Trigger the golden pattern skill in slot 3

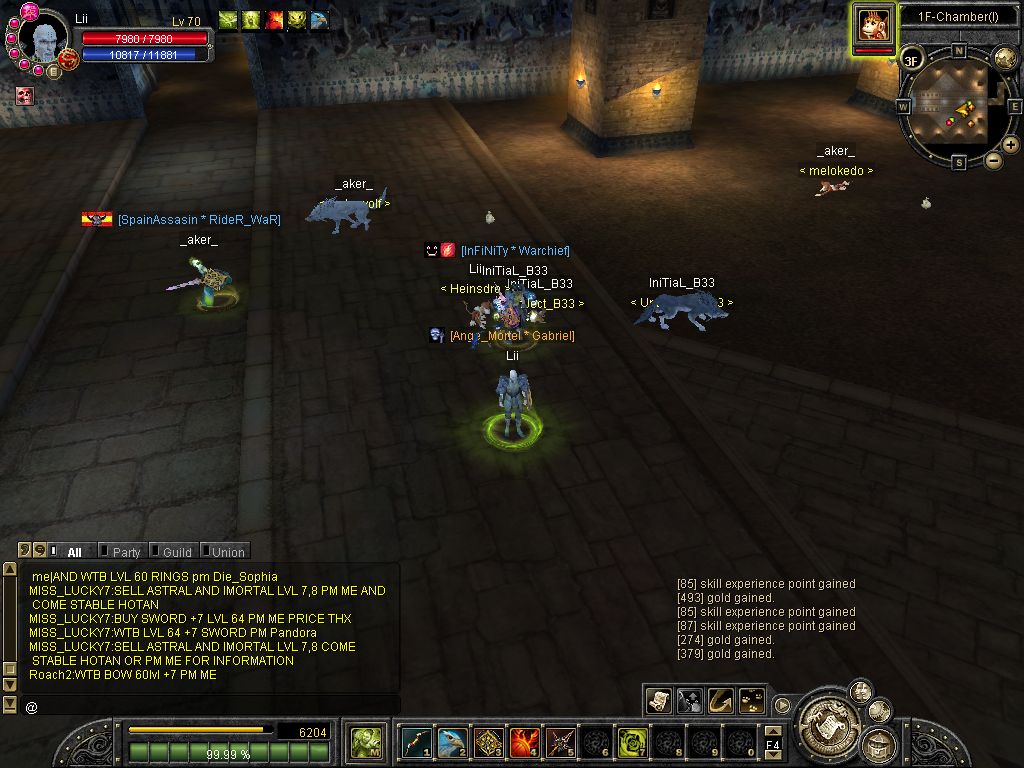(488, 742)
